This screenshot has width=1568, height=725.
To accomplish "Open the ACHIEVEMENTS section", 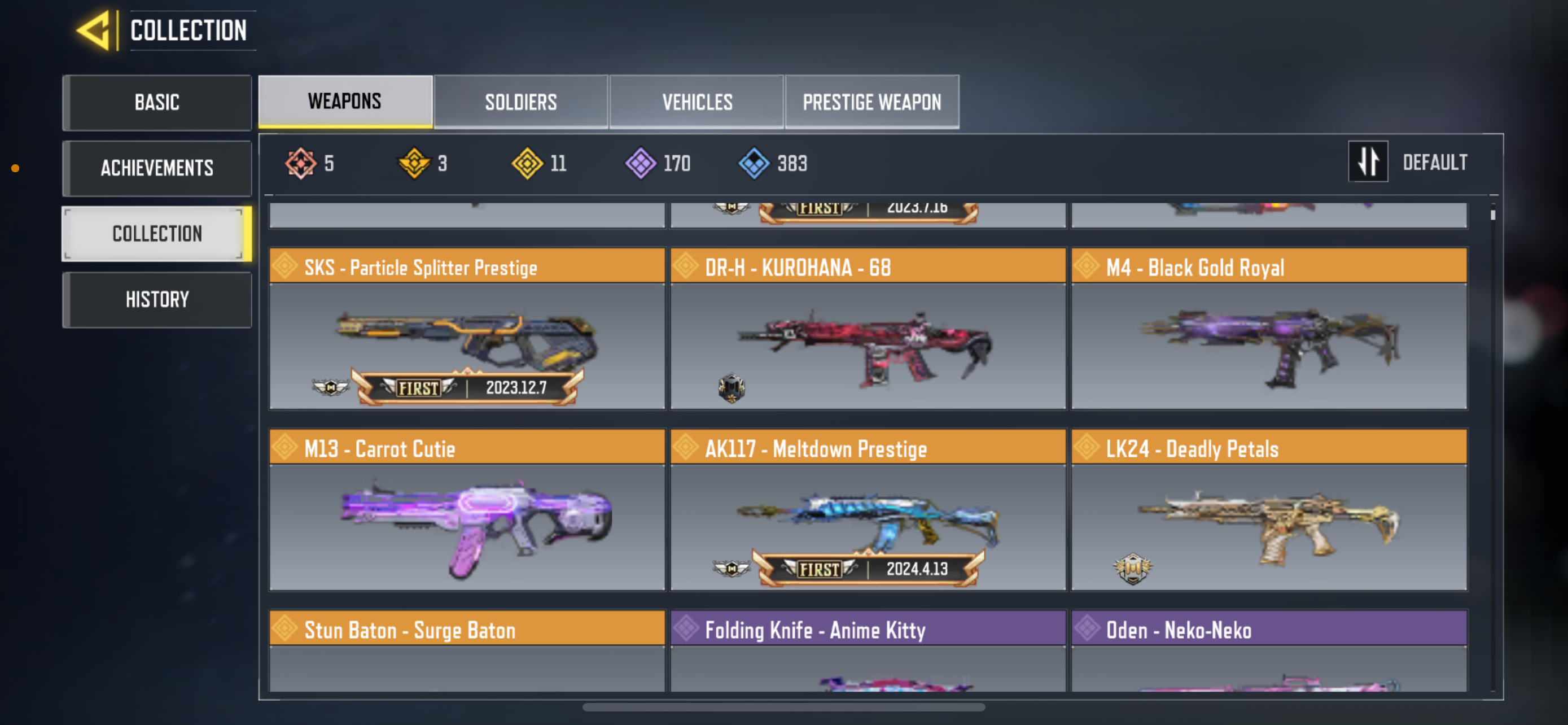I will (157, 169).
